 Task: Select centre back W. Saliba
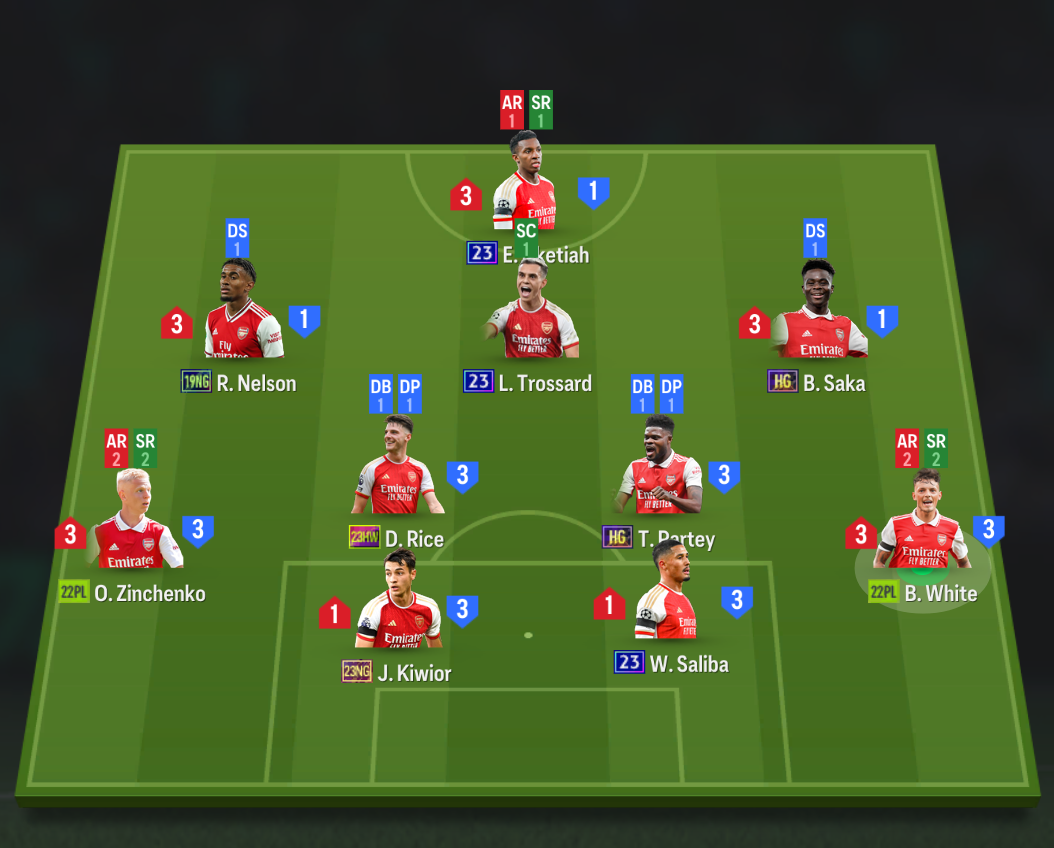[x=667, y=598]
